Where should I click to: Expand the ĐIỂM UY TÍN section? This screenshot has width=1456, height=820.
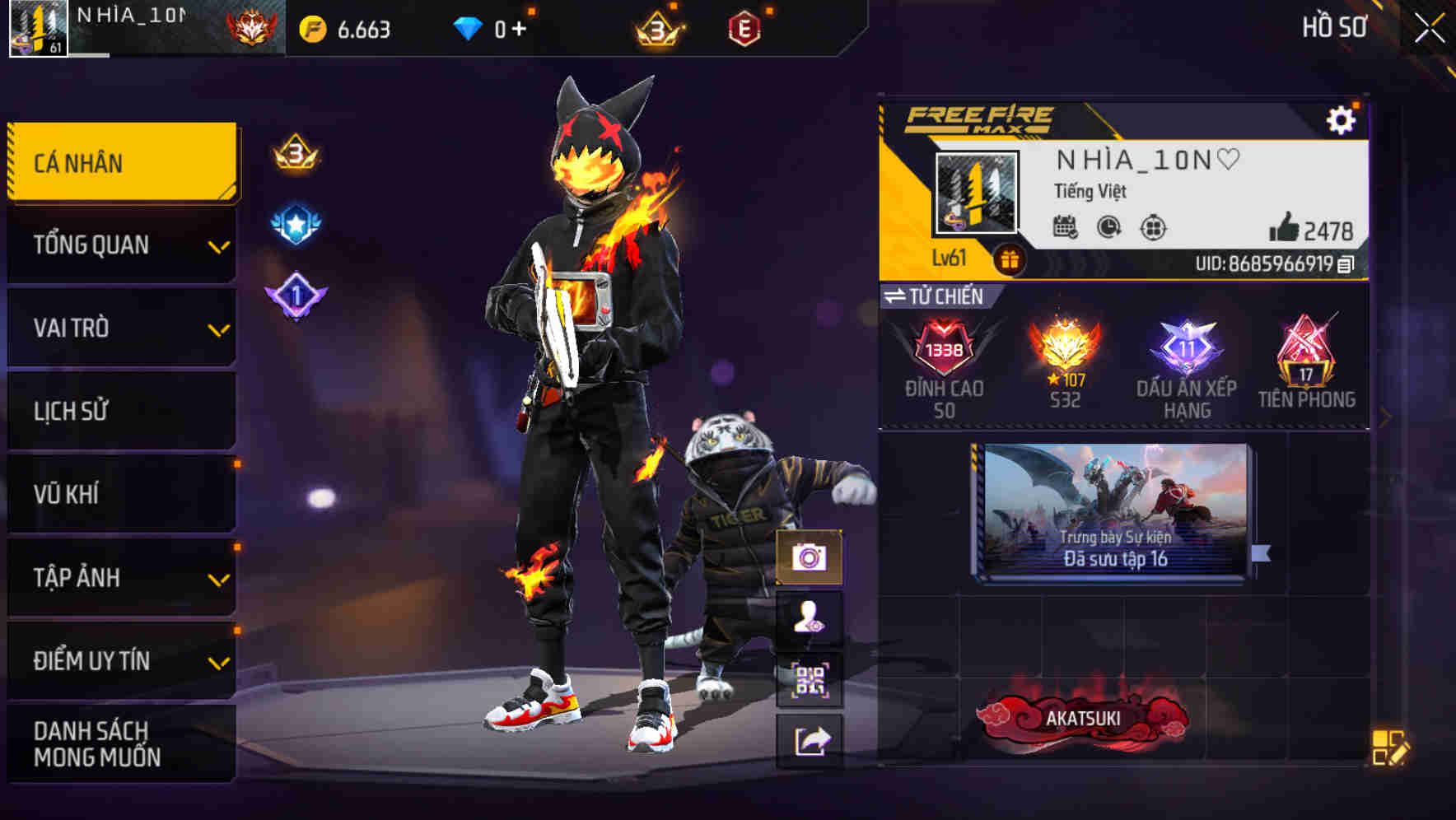(120, 659)
